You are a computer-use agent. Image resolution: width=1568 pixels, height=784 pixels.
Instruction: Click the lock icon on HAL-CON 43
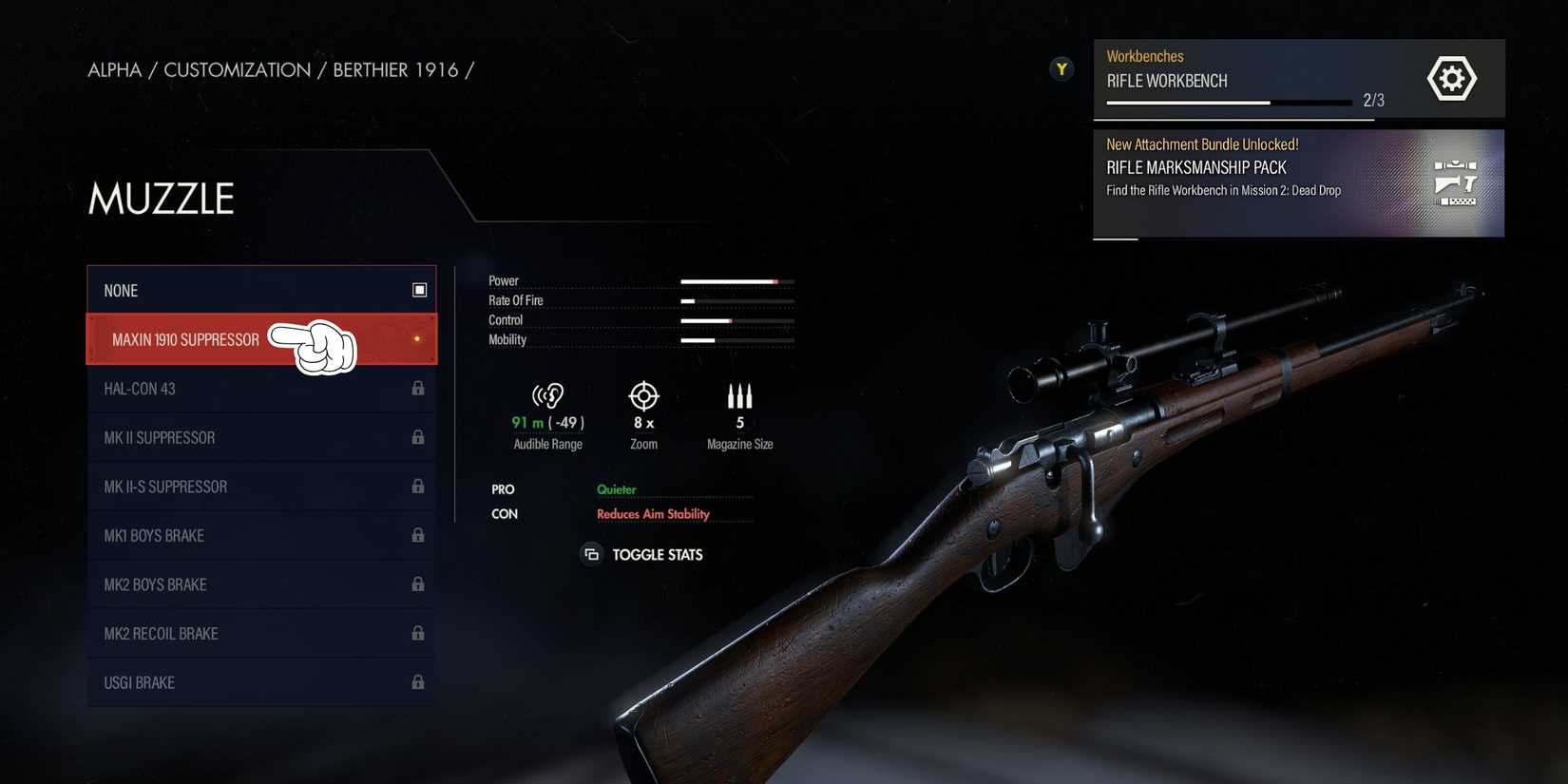coord(418,388)
